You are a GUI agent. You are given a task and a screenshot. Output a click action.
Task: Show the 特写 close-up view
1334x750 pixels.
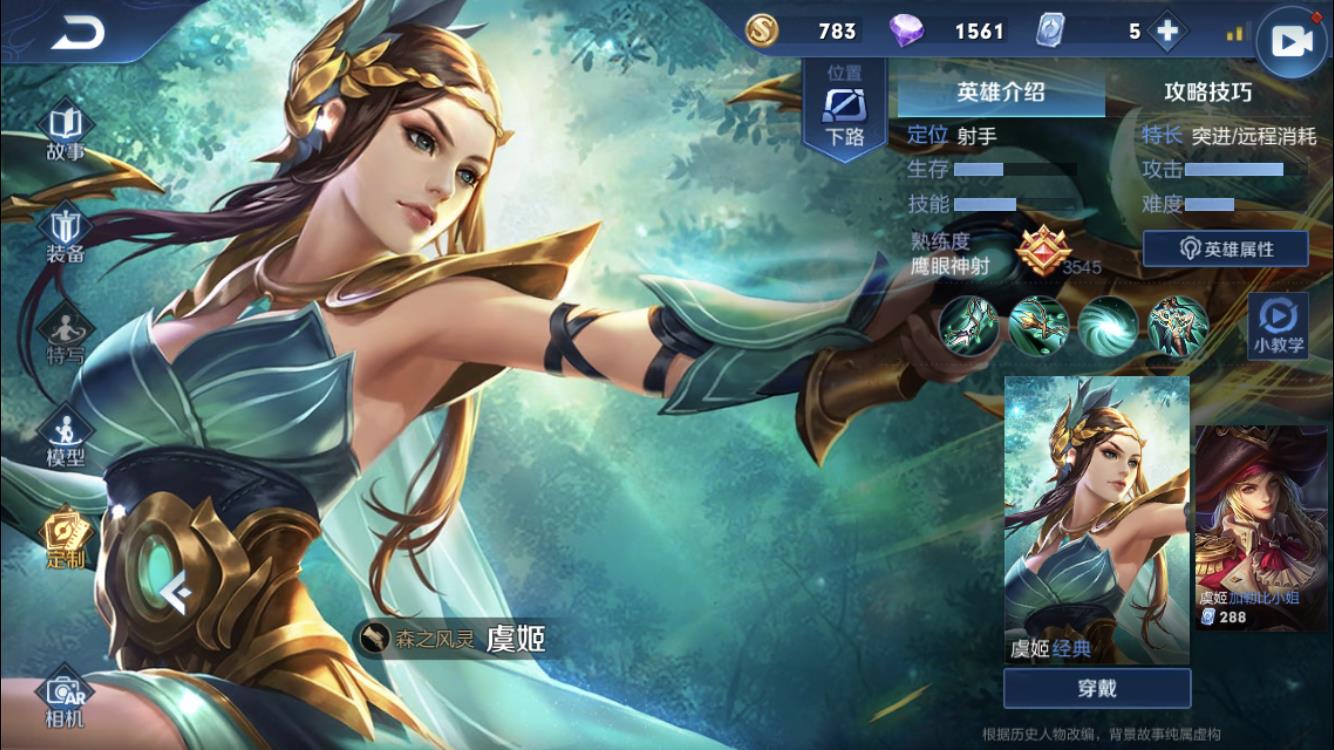tap(65, 335)
